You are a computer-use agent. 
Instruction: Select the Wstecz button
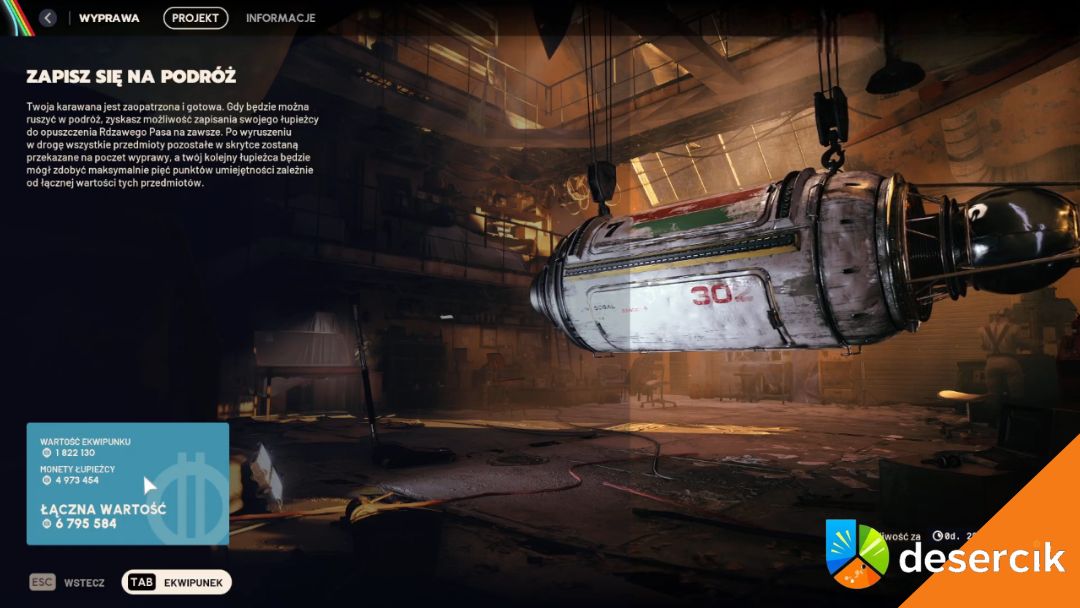[68, 582]
